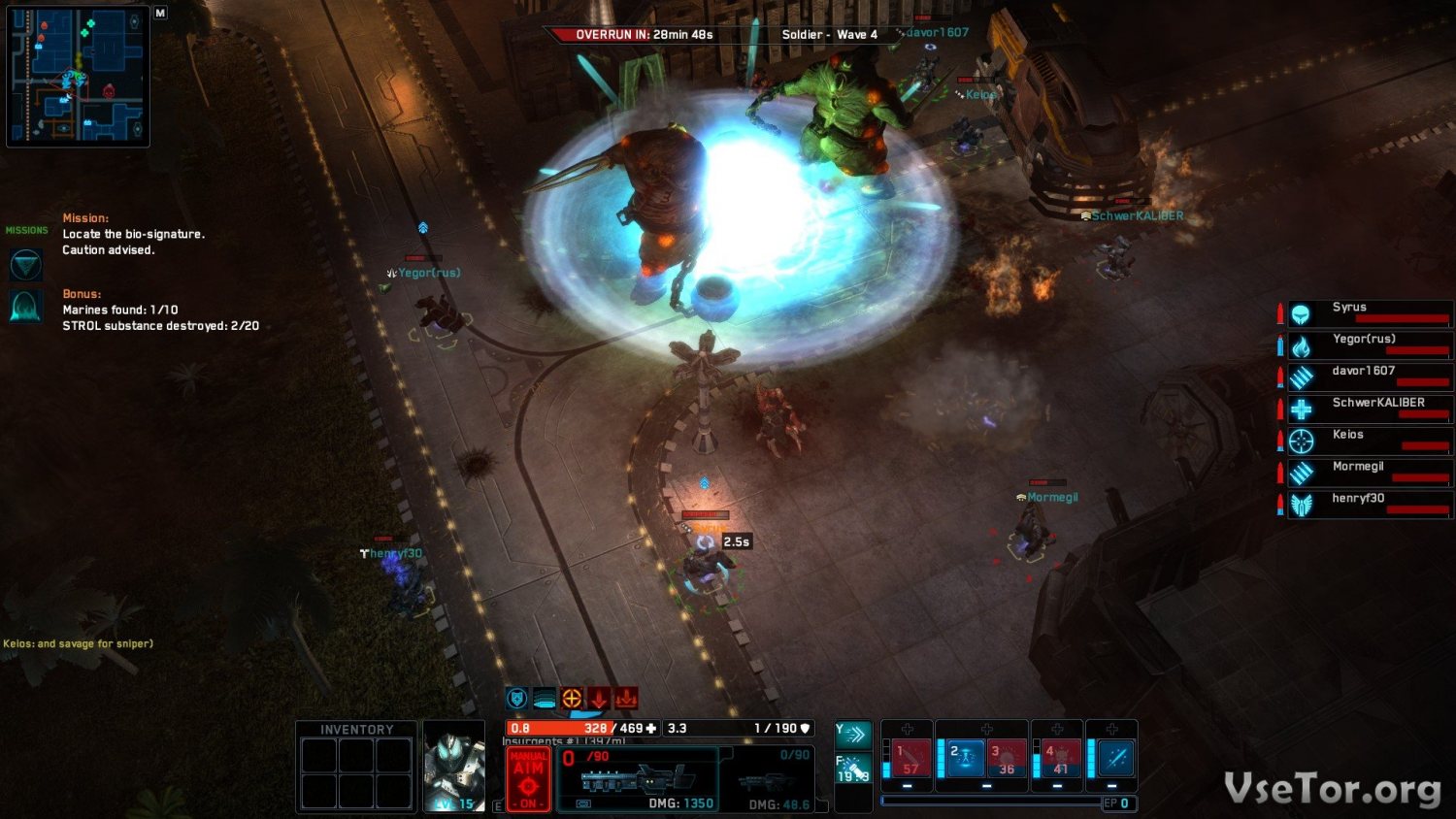
Task: Switch to the secondary weapon with 48.6 damage
Action: point(772,779)
